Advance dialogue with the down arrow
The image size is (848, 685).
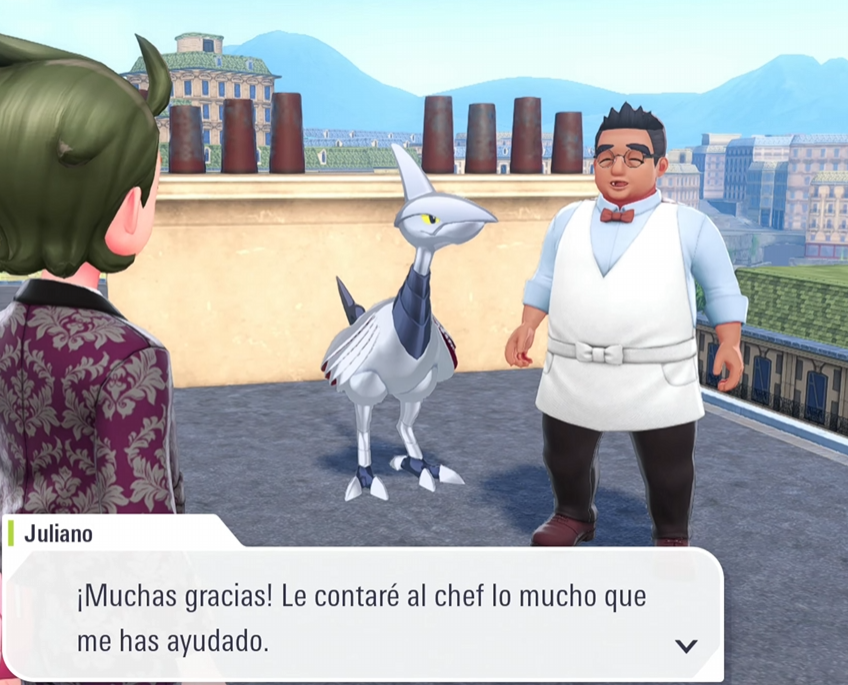[686, 645]
